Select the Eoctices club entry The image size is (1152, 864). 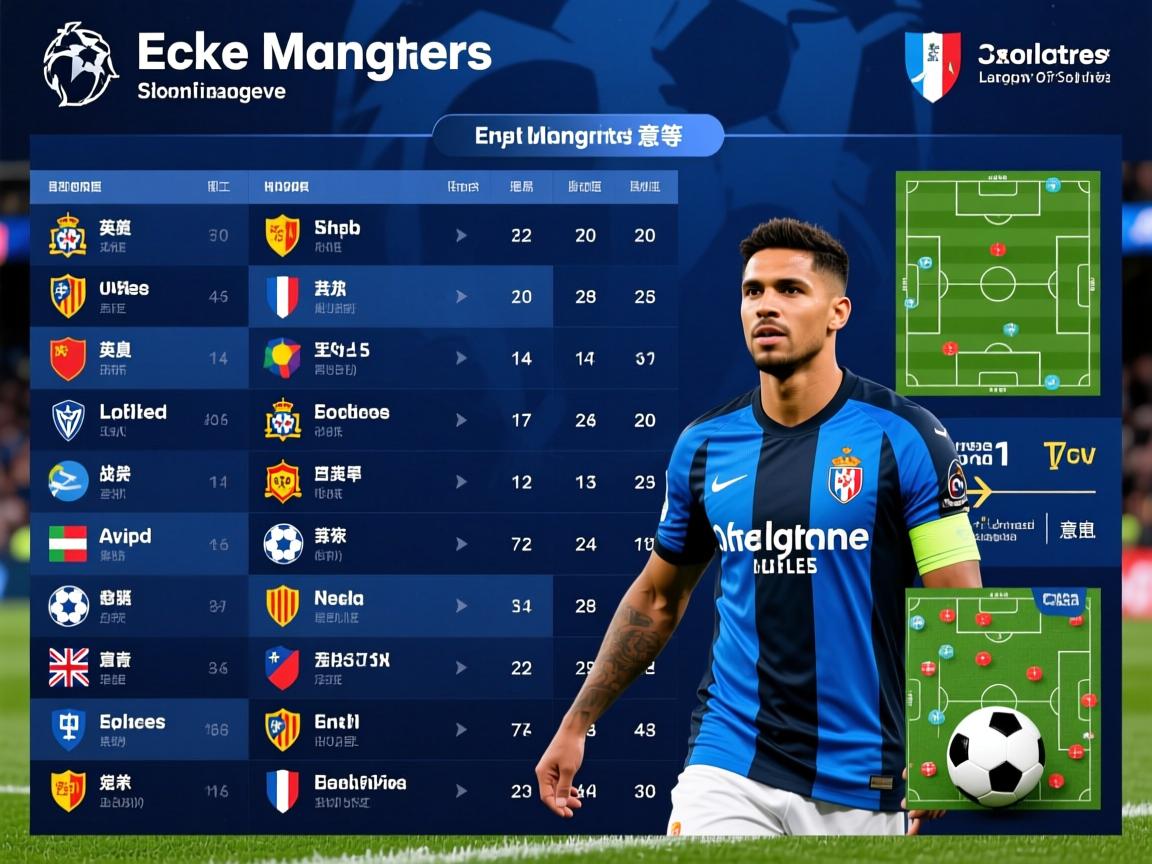pos(351,420)
